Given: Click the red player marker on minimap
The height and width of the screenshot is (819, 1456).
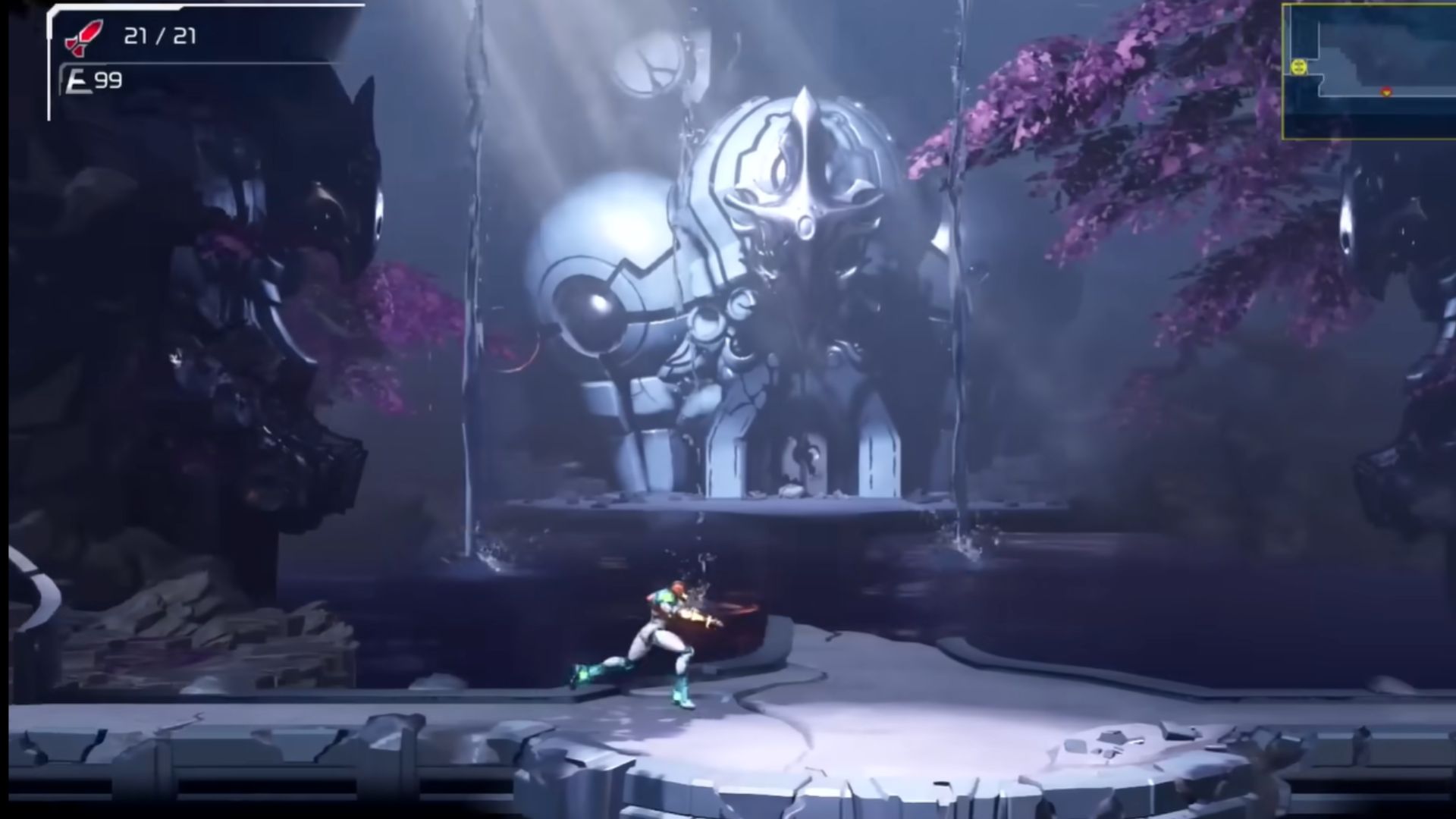Looking at the screenshot, I should pyautogui.click(x=1386, y=92).
